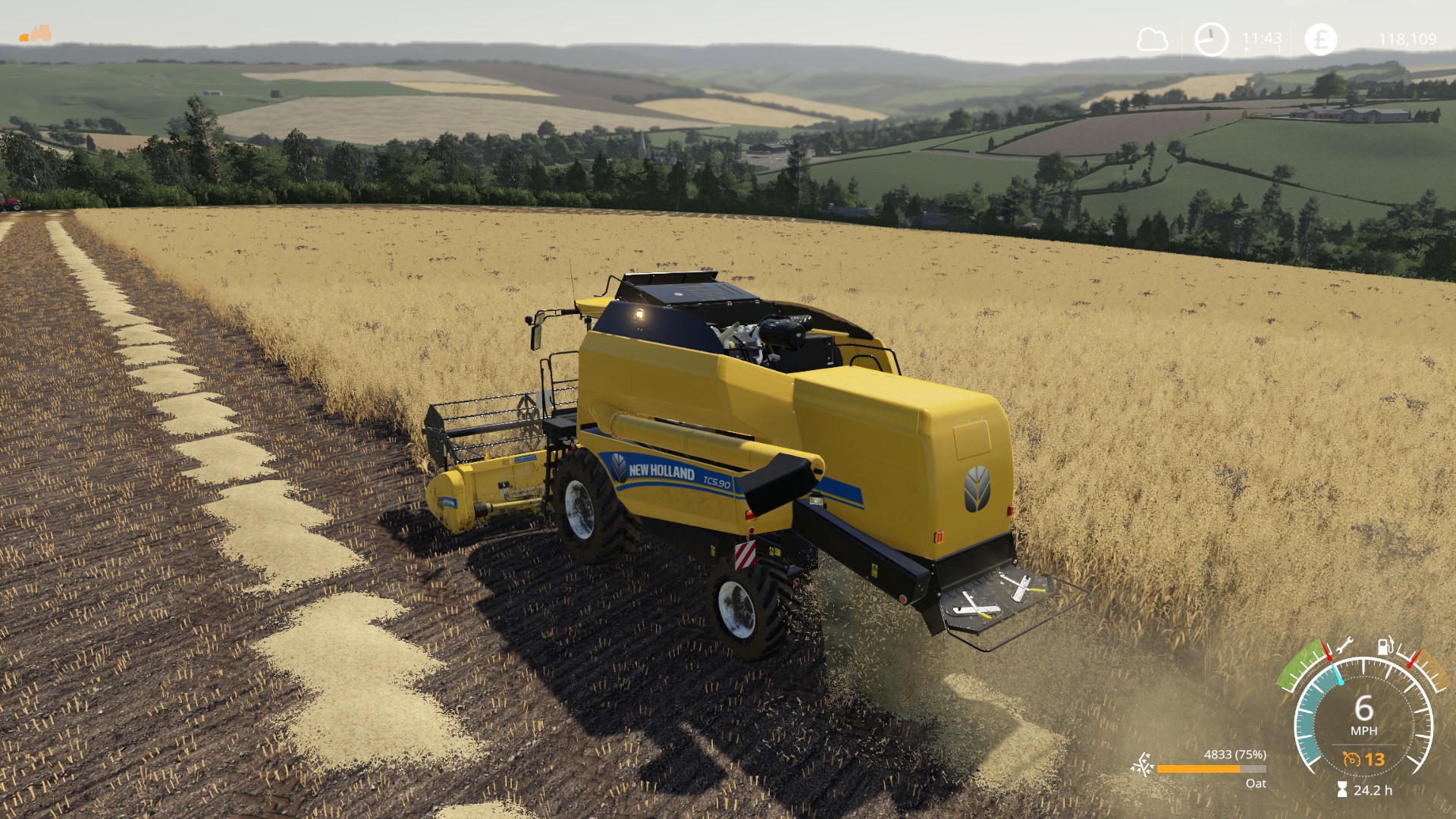Image resolution: width=1456 pixels, height=819 pixels.
Task: Click the fuel pump gauge icon
Action: coord(1385,645)
